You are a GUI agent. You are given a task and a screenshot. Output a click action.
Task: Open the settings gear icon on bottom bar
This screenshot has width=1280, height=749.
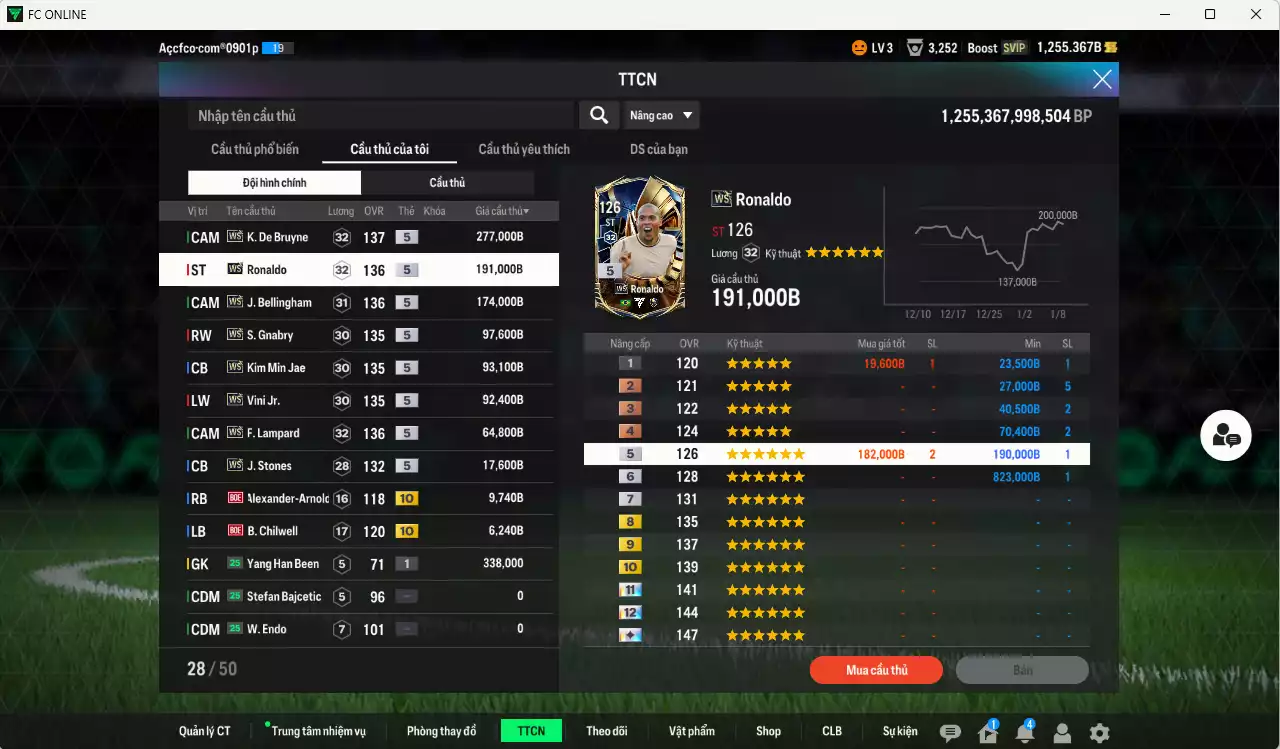[1100, 732]
